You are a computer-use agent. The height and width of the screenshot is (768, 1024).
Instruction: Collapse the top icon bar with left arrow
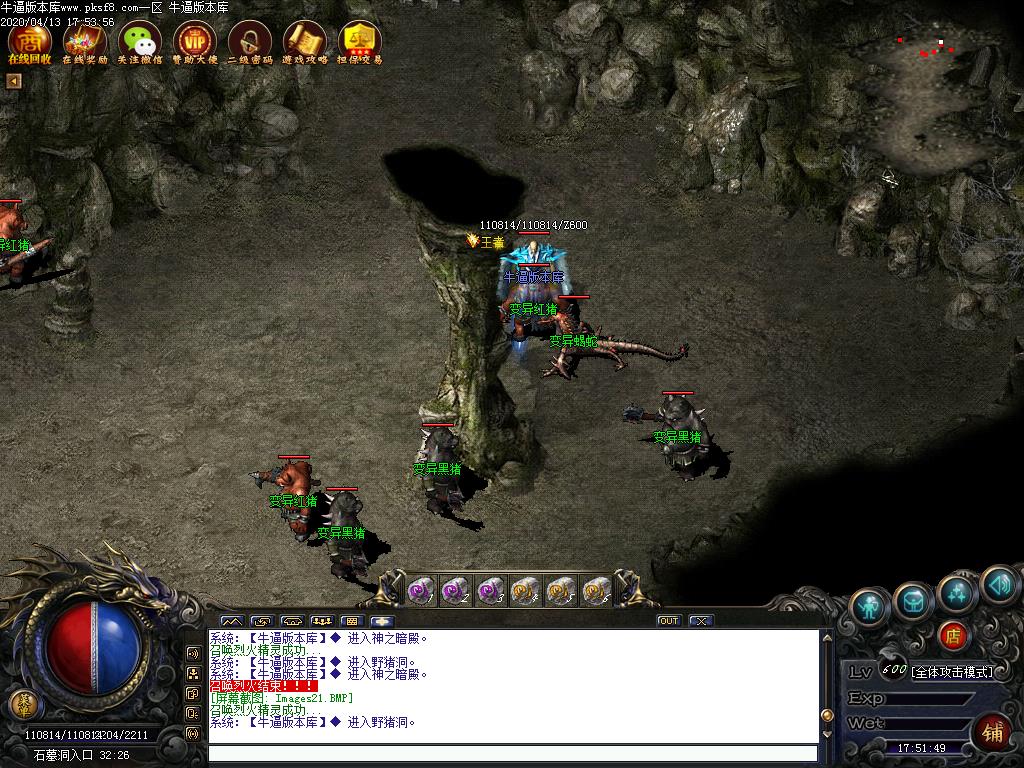click(14, 81)
